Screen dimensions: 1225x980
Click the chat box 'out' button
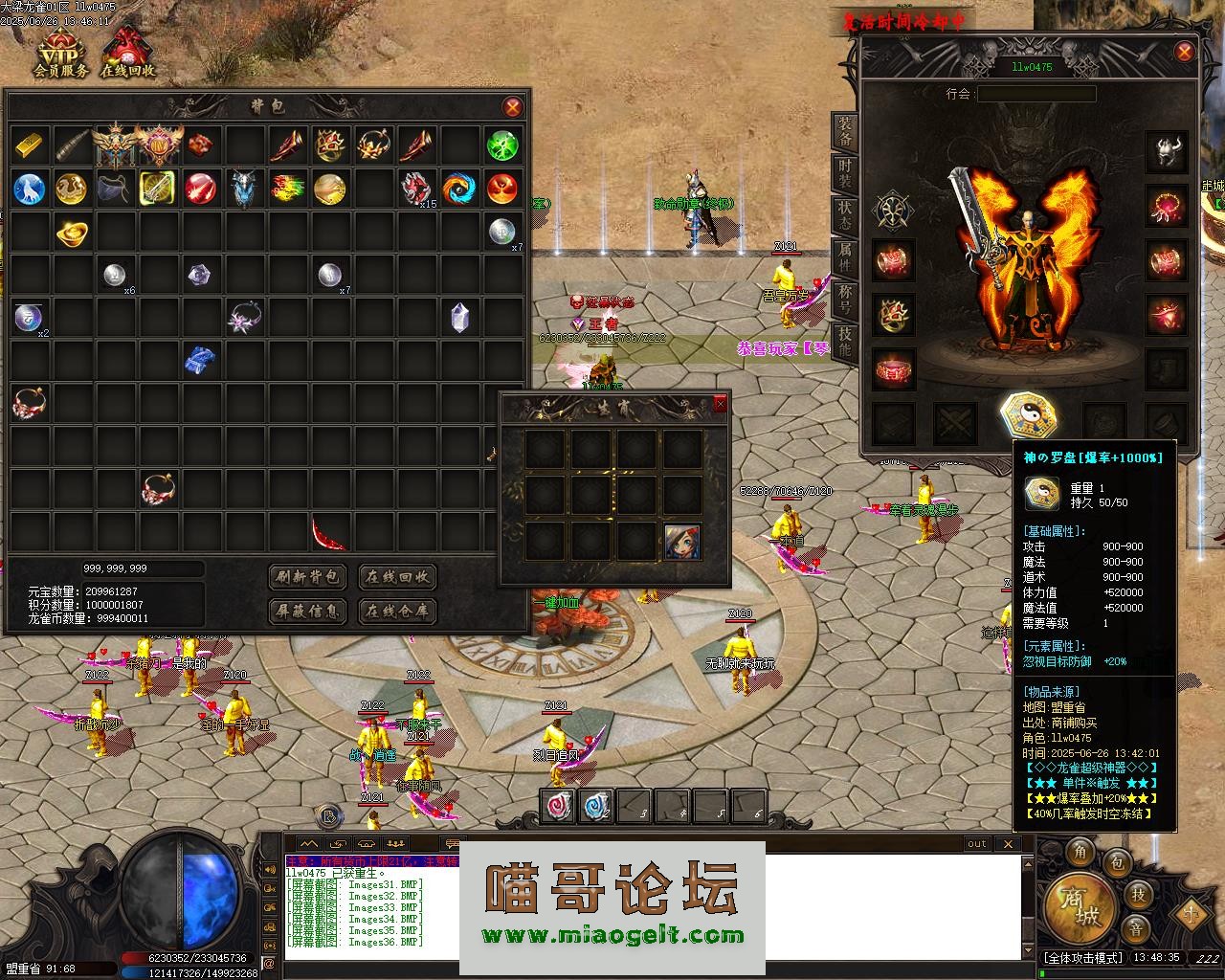coord(976,843)
